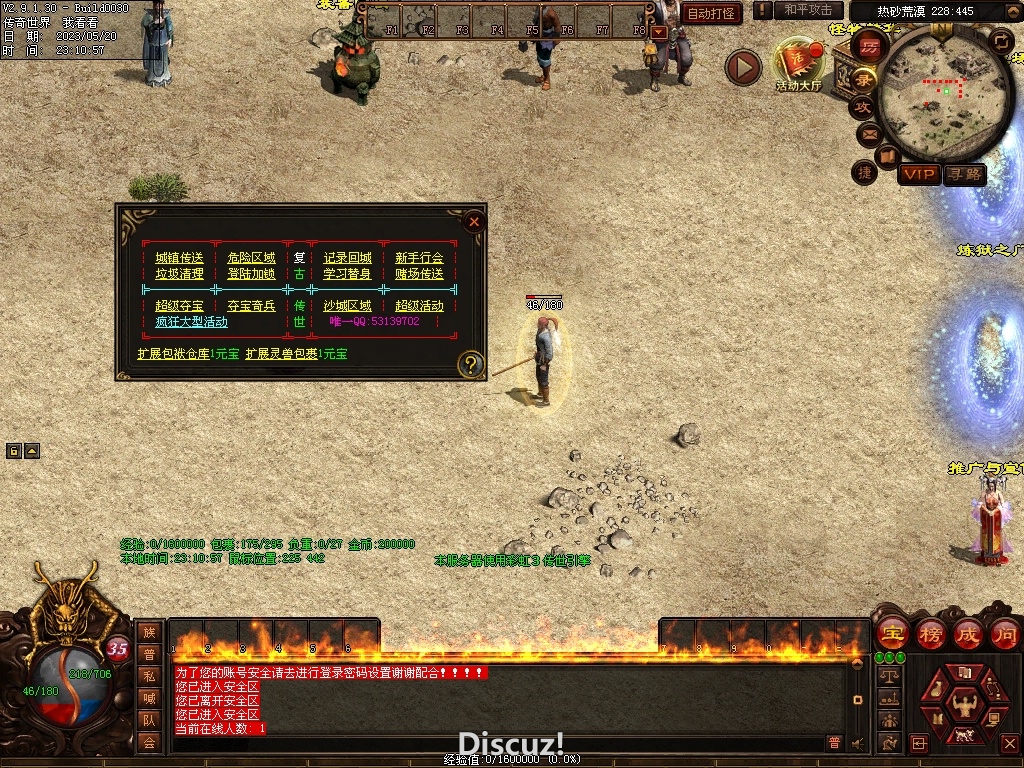Click the VIP button under the minimap

coord(918,174)
